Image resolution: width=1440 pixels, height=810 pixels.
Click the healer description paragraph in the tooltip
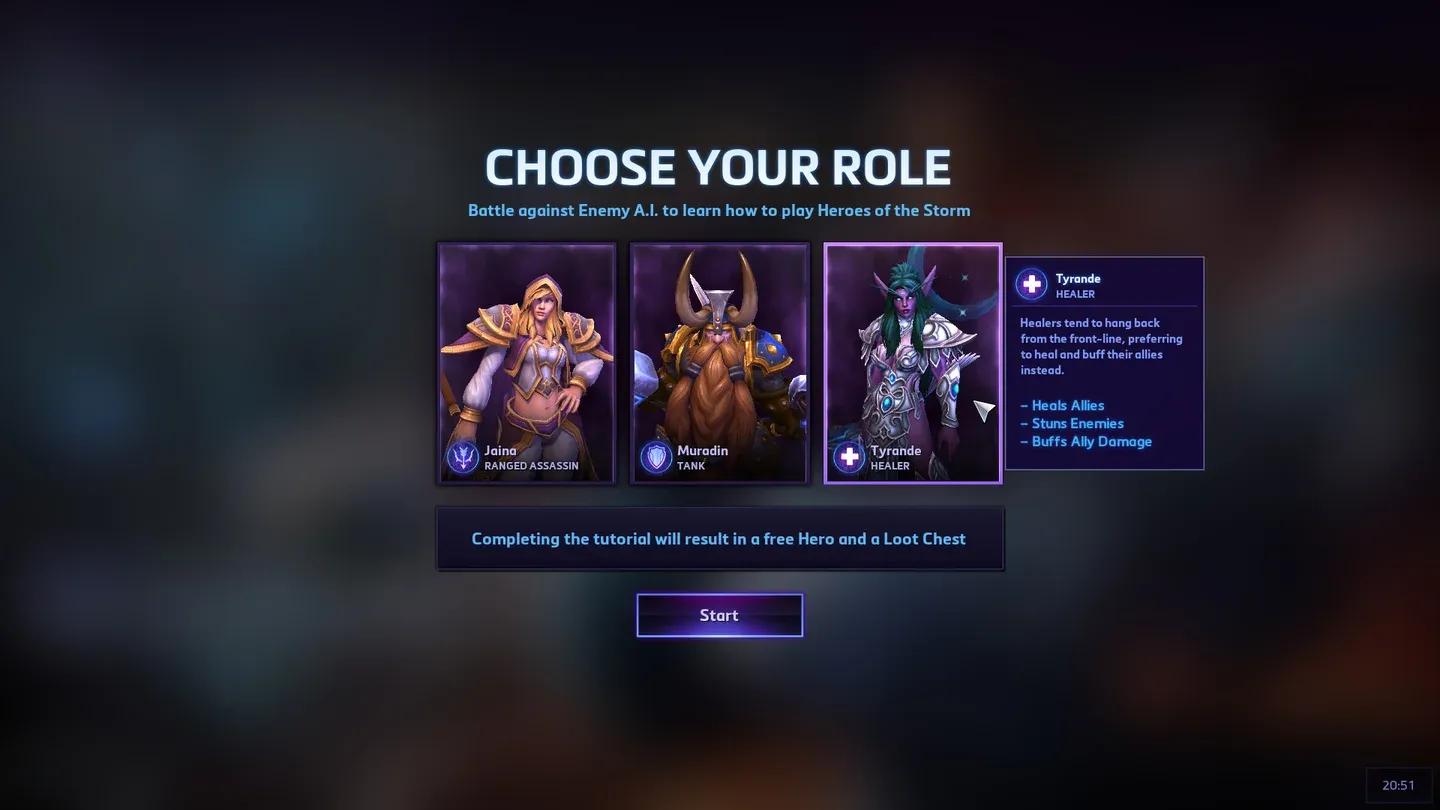(x=1100, y=346)
